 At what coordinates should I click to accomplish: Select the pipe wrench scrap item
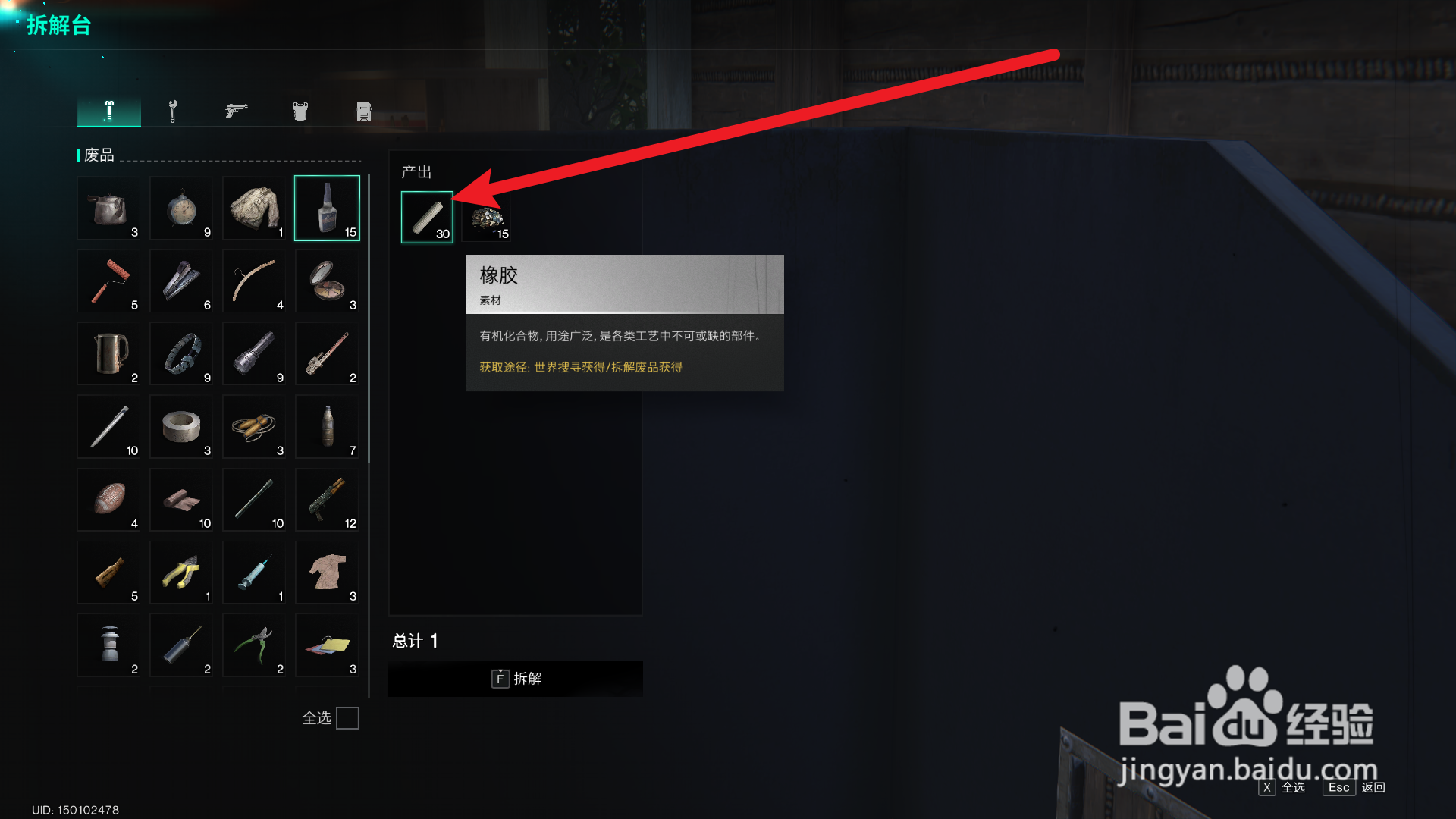pos(327,353)
